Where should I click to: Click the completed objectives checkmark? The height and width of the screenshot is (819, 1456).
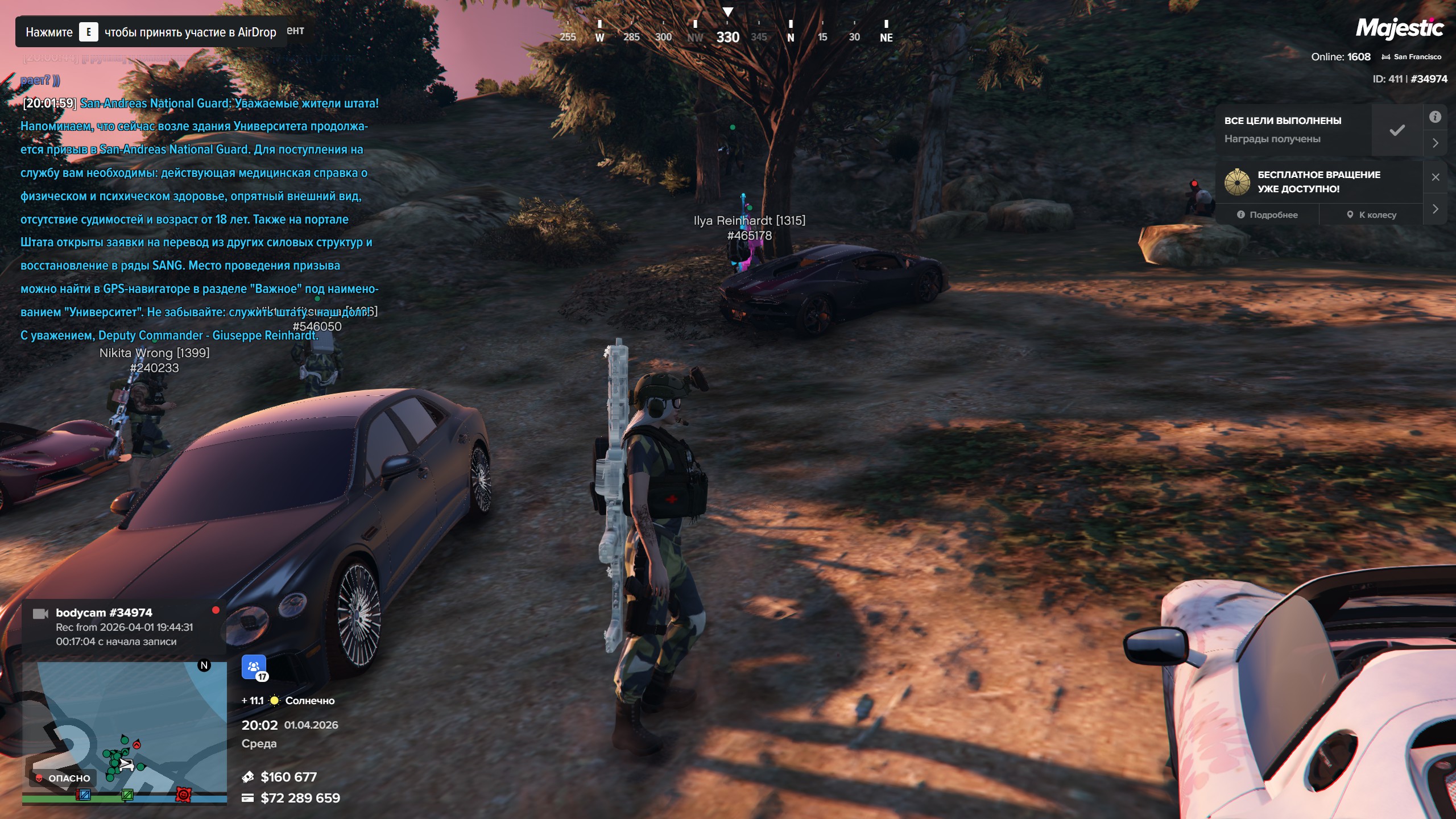1397,130
